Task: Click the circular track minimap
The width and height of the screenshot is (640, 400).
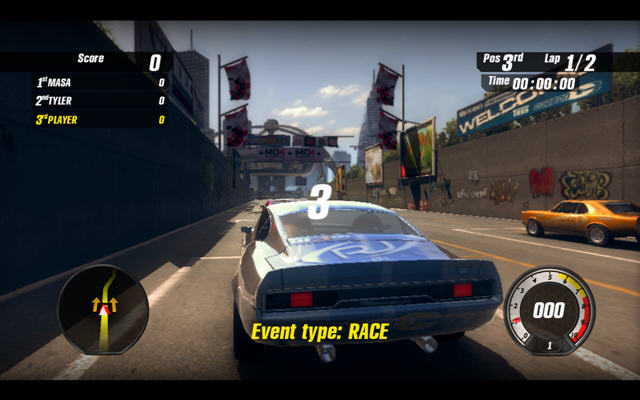Action: pos(103,309)
